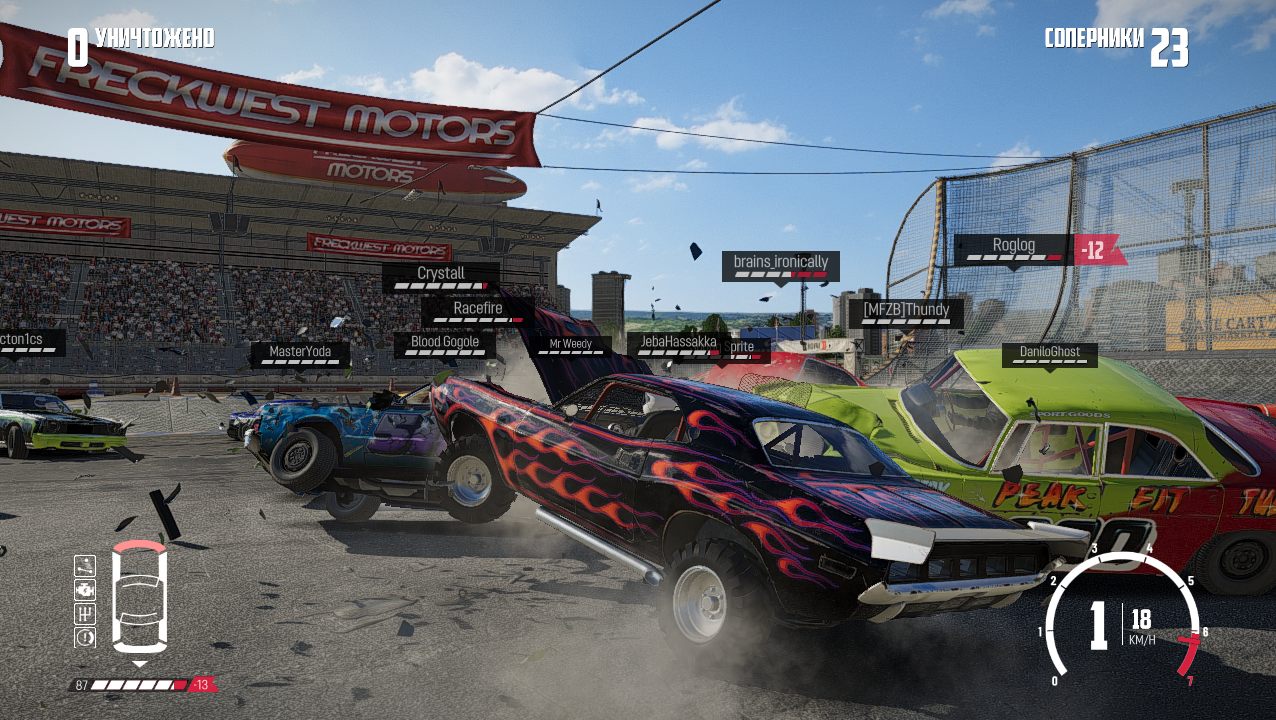This screenshot has height=720, width=1276.
Task: Click the [MFZB]Thundy name tag
Action: [x=906, y=313]
